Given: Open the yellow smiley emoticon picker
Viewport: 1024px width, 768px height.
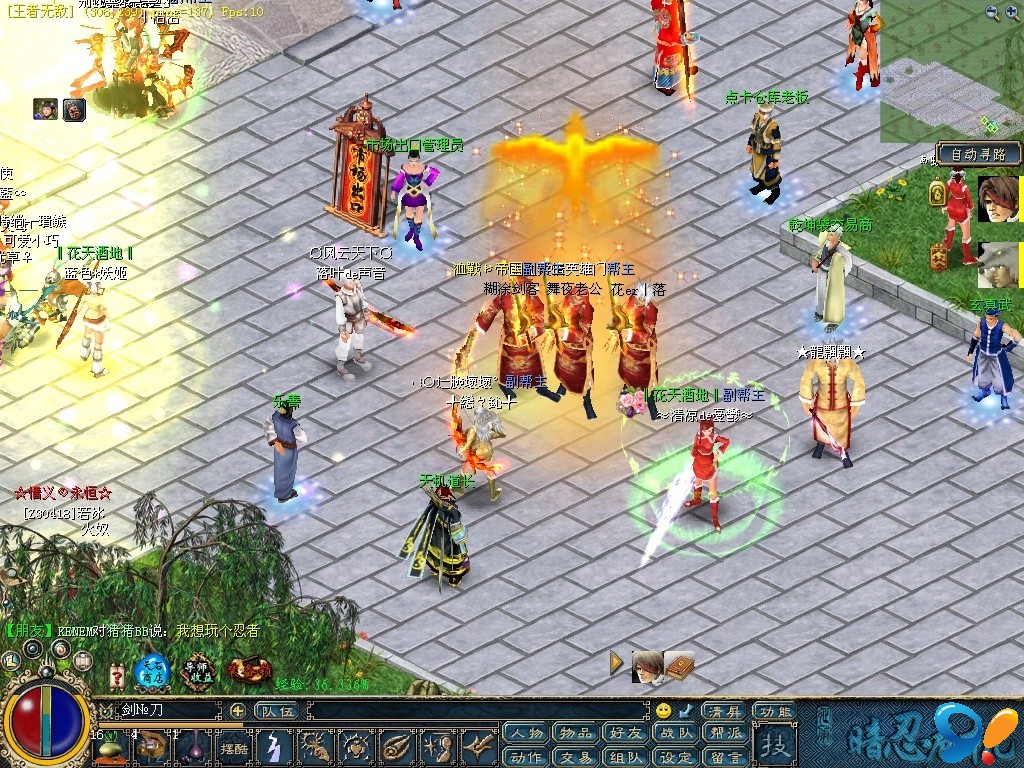Looking at the screenshot, I should coord(663,711).
